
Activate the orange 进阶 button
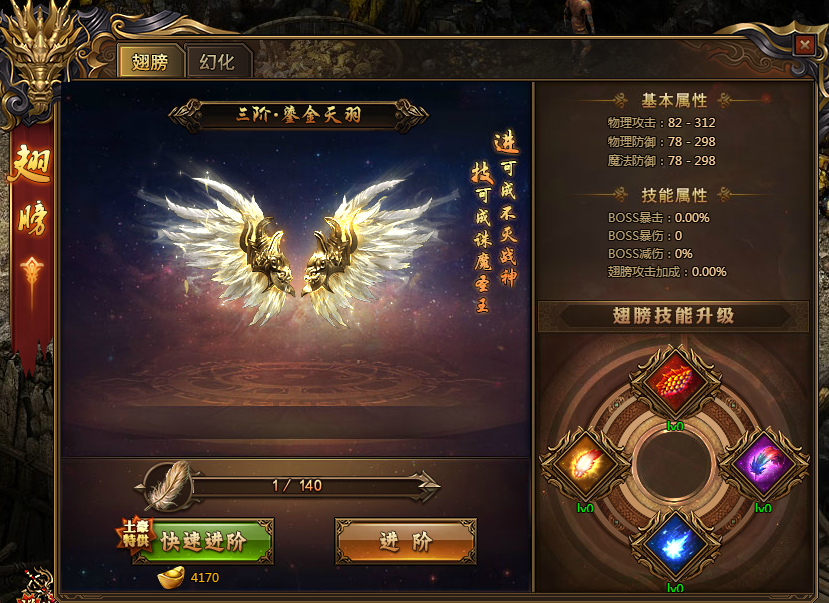click(405, 542)
